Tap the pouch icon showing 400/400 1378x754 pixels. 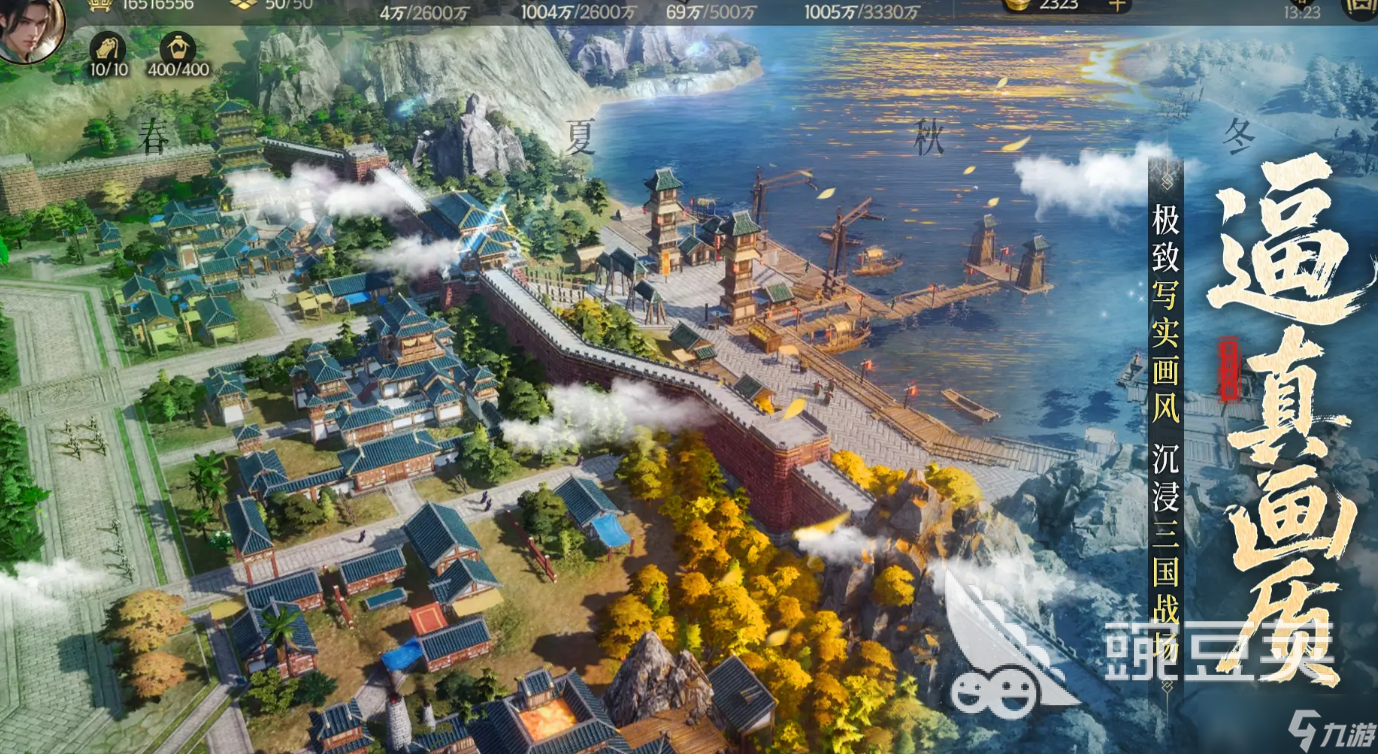(178, 48)
